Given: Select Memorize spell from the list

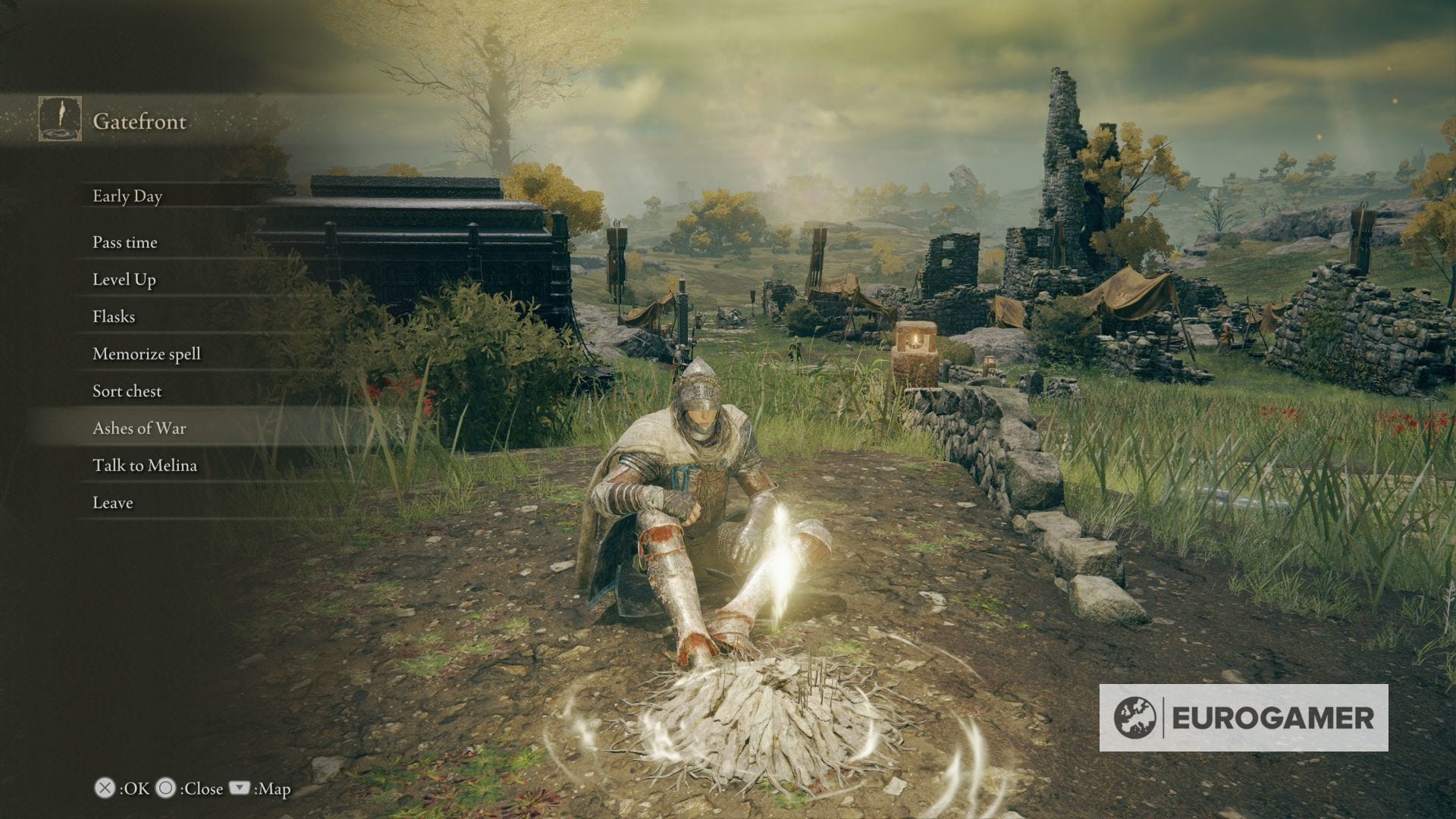Looking at the screenshot, I should coord(146,353).
